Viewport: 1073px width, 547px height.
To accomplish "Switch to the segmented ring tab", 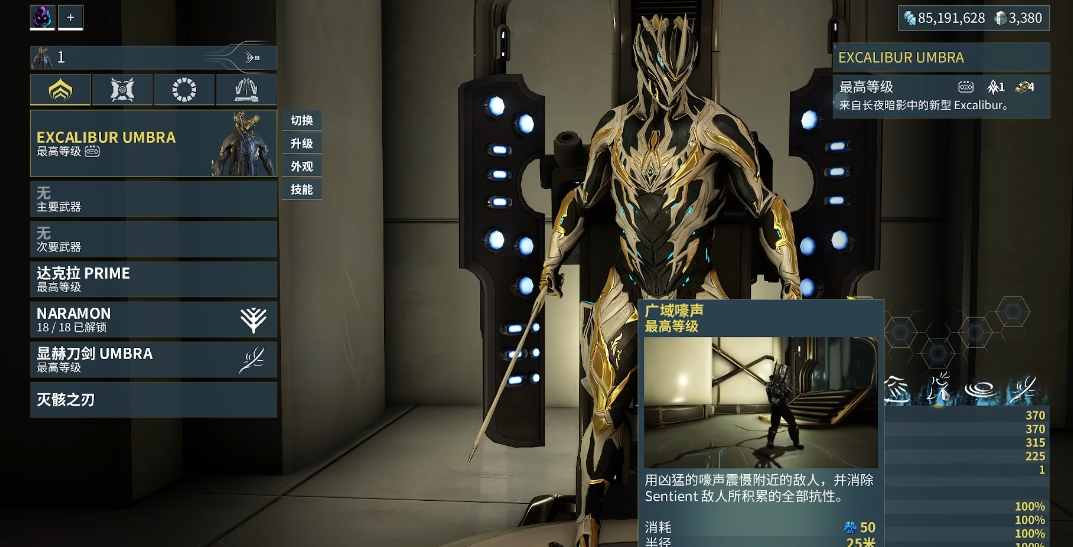I will (x=184, y=90).
